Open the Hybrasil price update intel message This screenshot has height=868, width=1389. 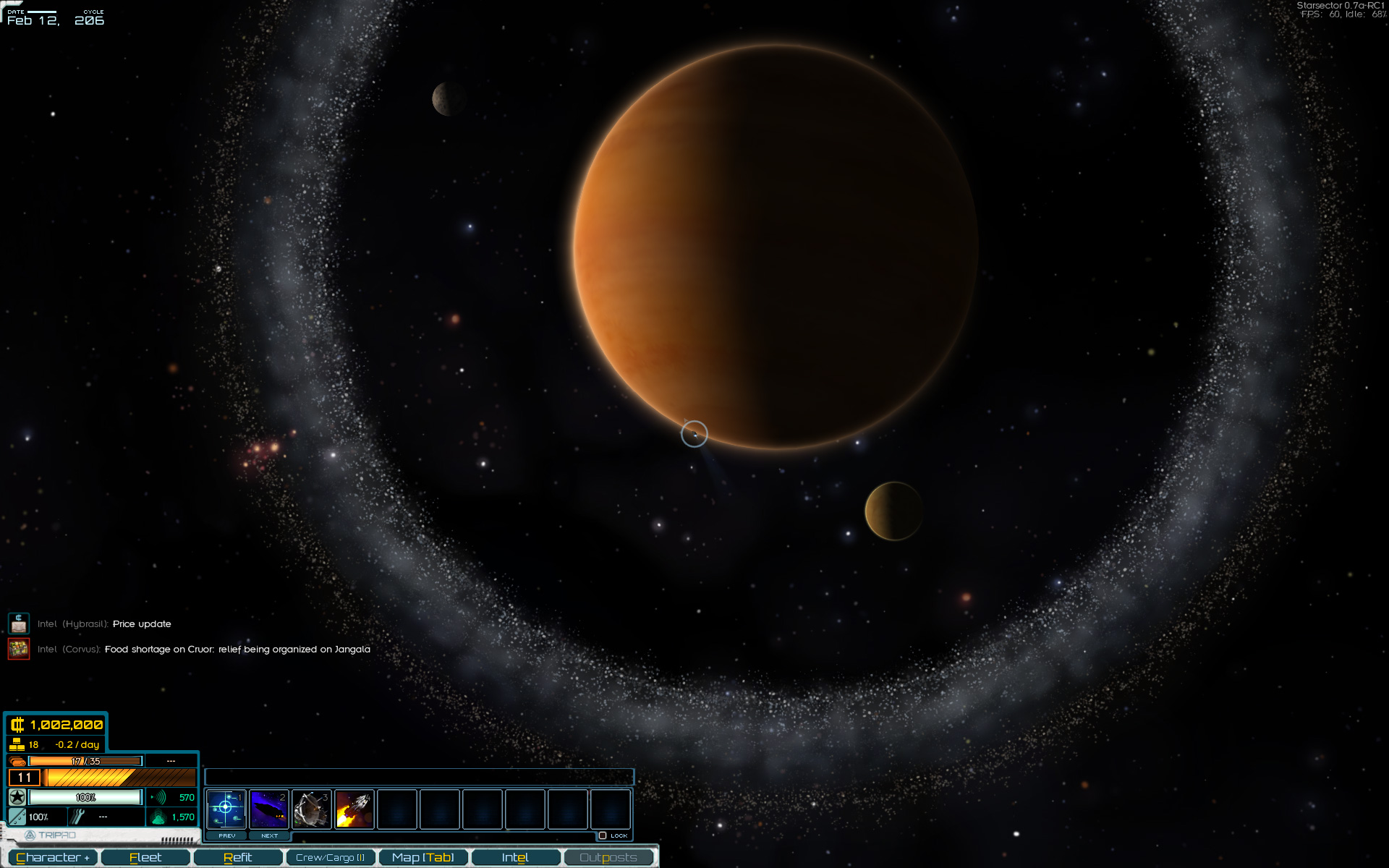(142, 624)
